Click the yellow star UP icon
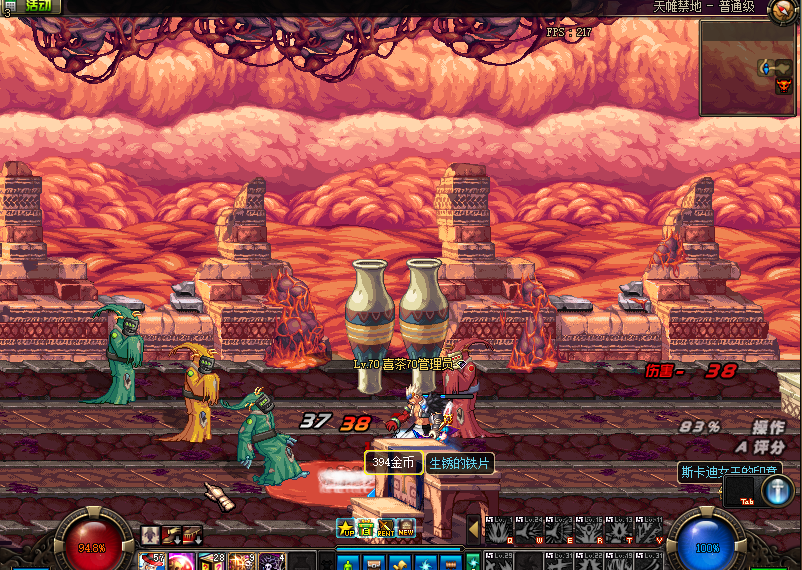The image size is (802, 570). coord(346,527)
